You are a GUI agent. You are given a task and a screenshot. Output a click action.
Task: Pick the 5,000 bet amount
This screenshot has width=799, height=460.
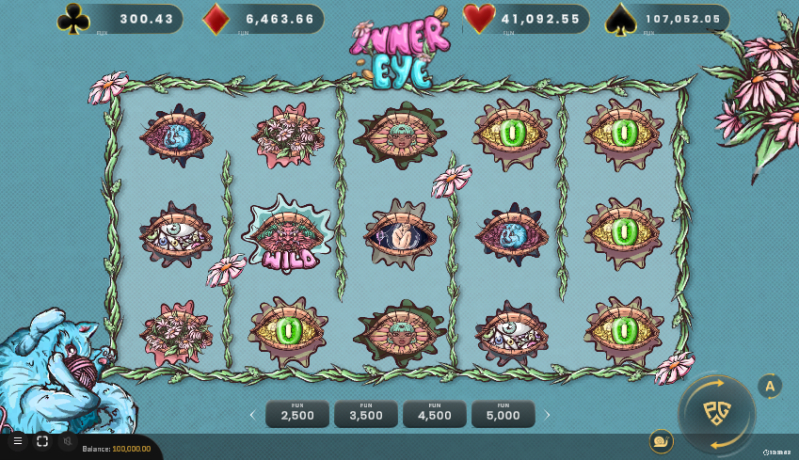pyautogui.click(x=503, y=414)
